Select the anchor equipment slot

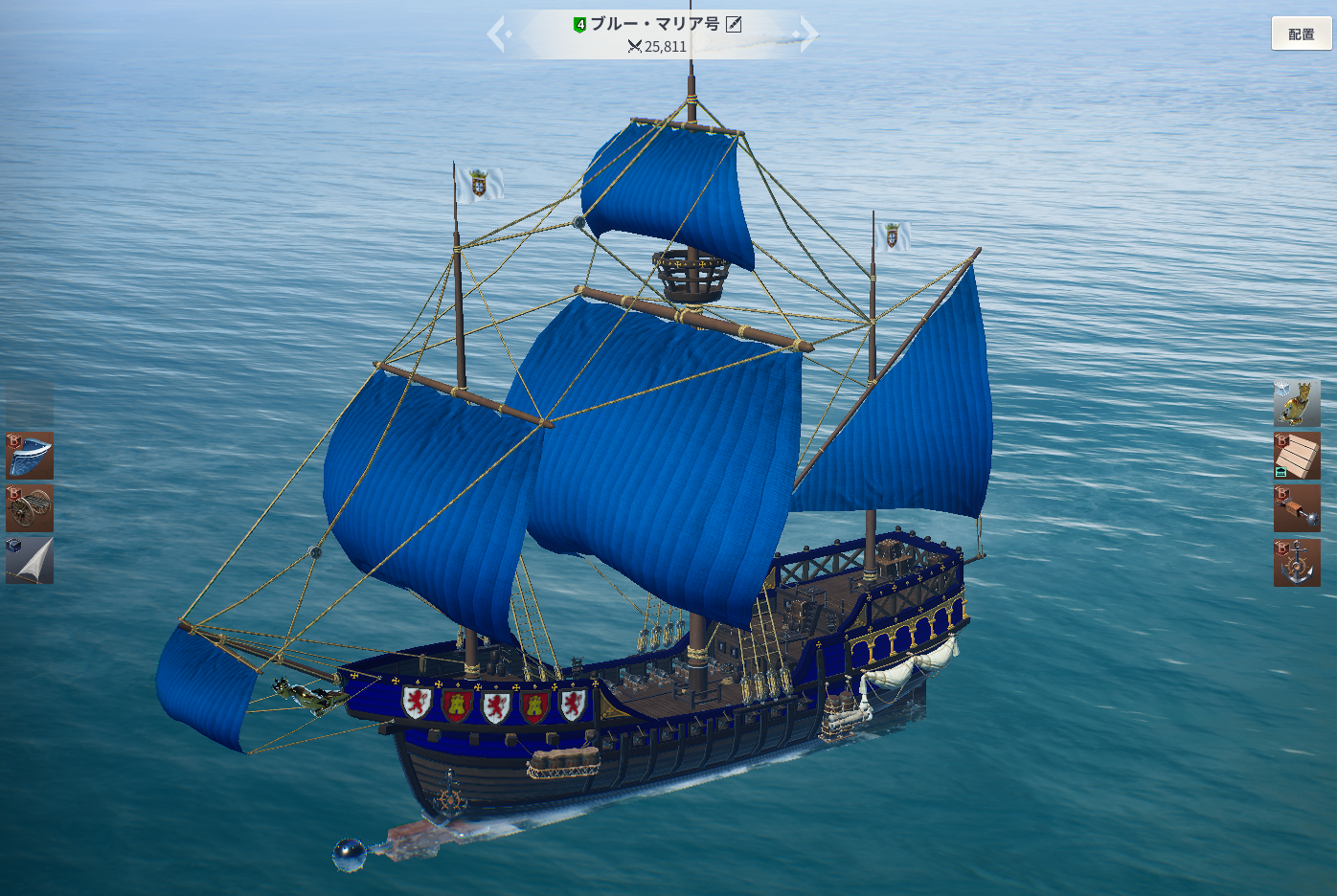(1297, 562)
